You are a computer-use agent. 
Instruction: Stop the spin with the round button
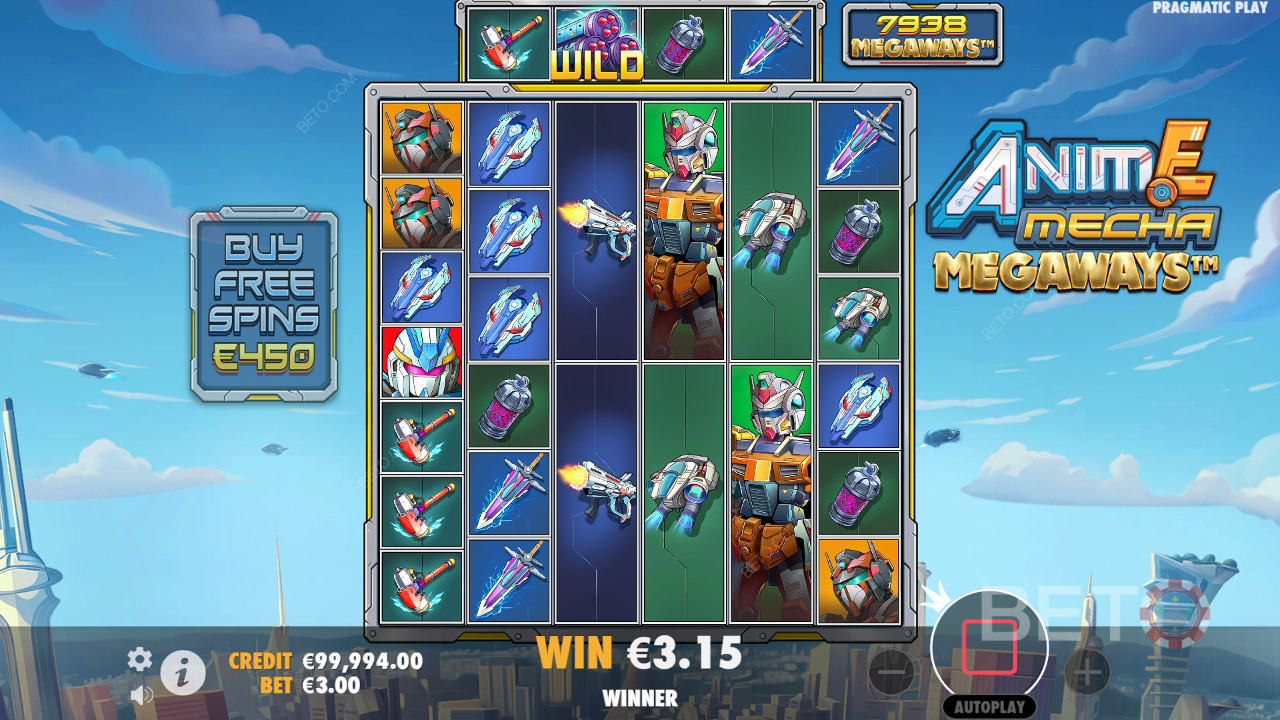(989, 646)
